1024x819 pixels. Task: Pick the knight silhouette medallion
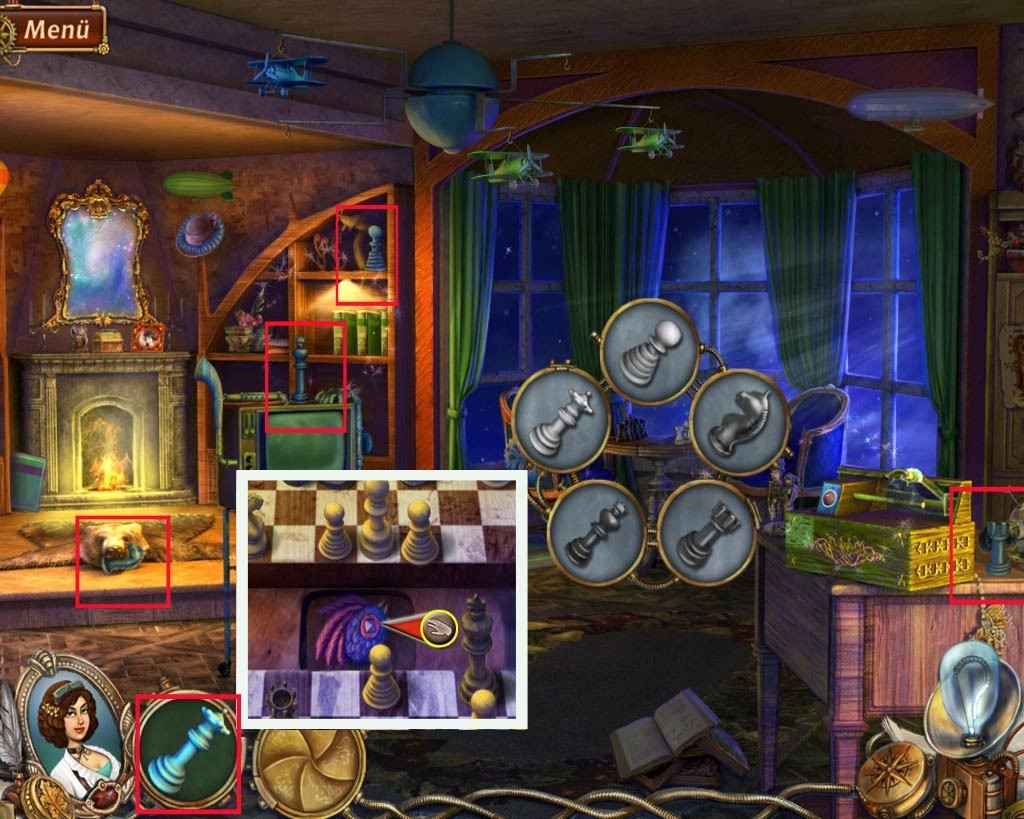point(740,421)
